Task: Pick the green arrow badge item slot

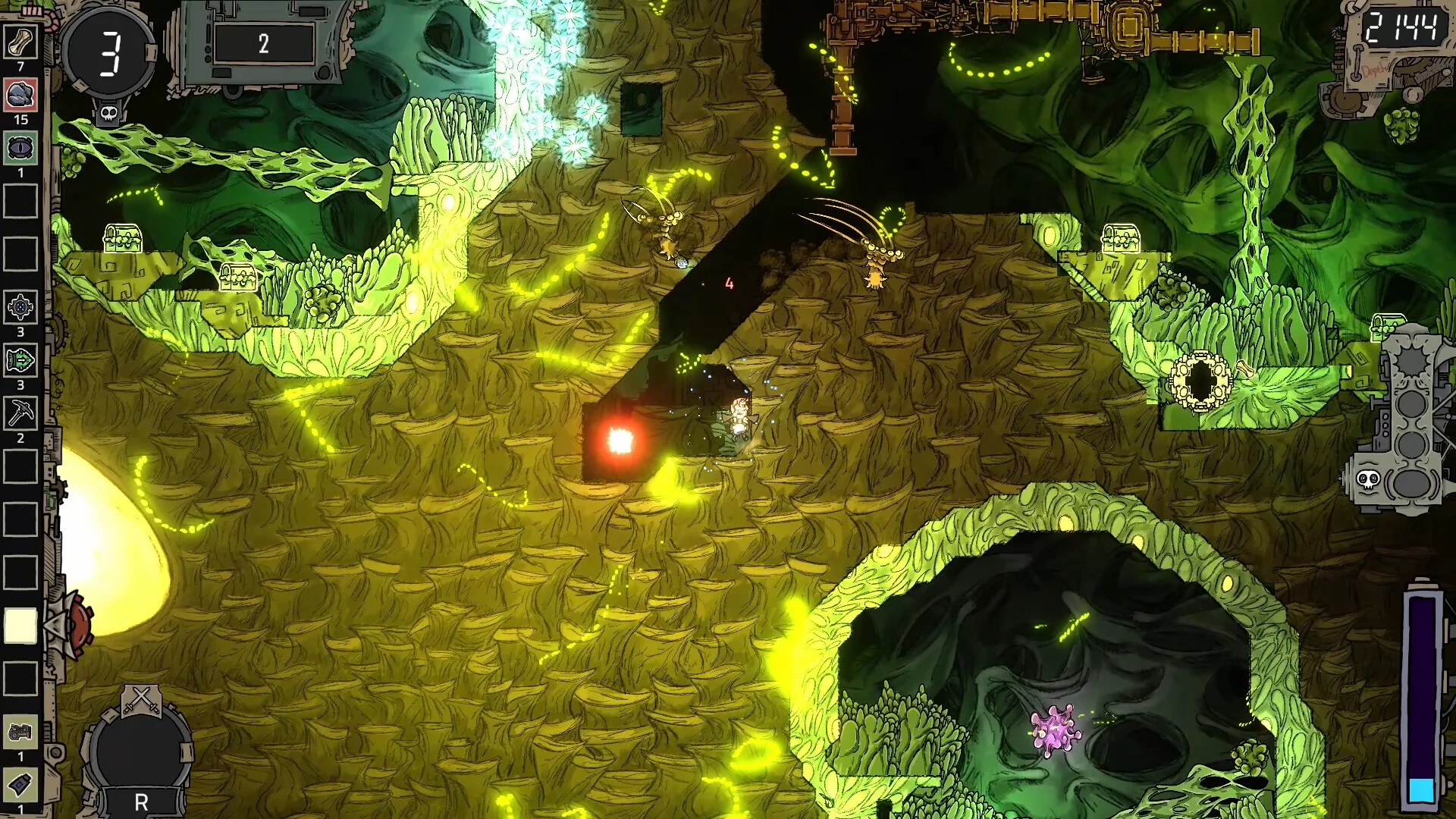Action: pos(20,361)
